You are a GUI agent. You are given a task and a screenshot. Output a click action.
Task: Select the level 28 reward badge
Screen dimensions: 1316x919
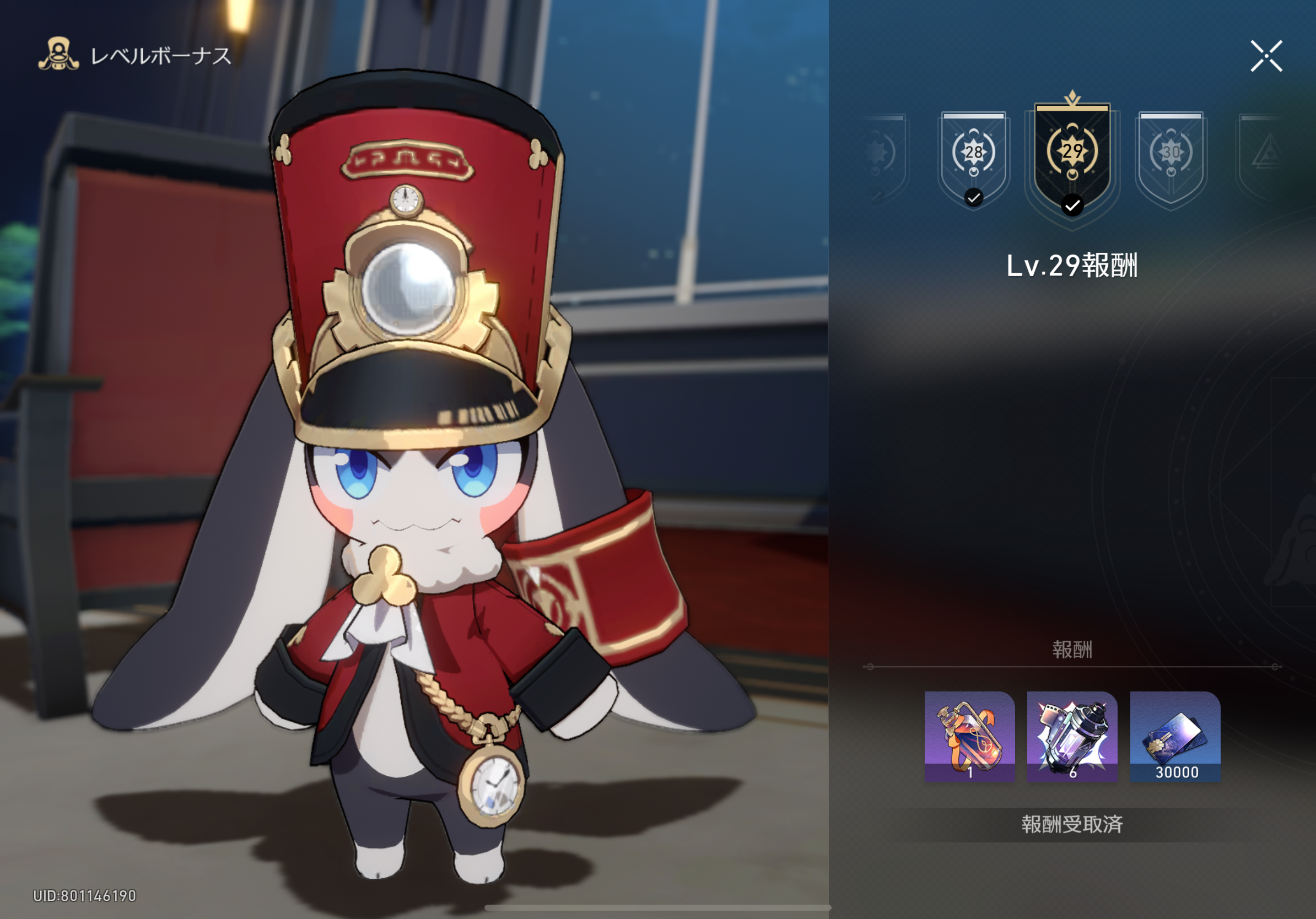(973, 157)
